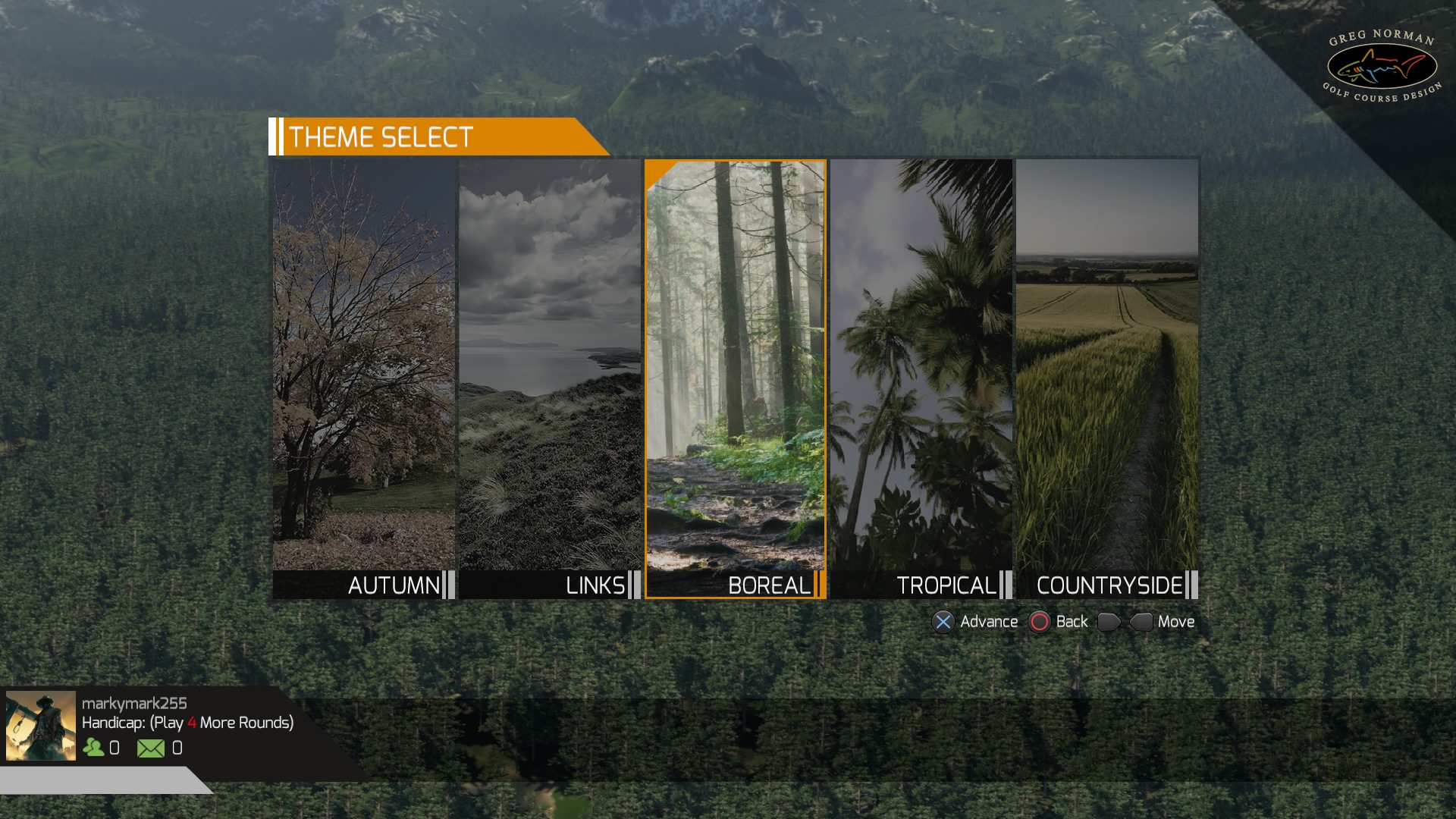Click the green friends counter icon
This screenshot has width=1456, height=819.
[93, 748]
